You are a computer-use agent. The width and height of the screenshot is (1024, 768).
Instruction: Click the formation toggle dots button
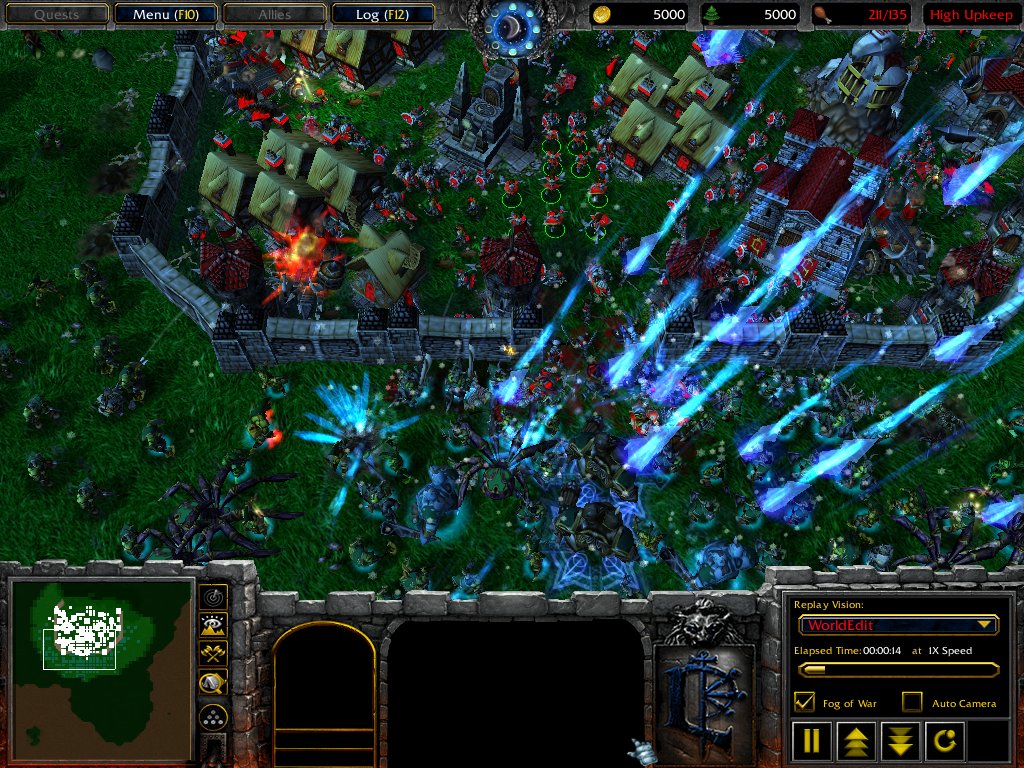pos(213,716)
